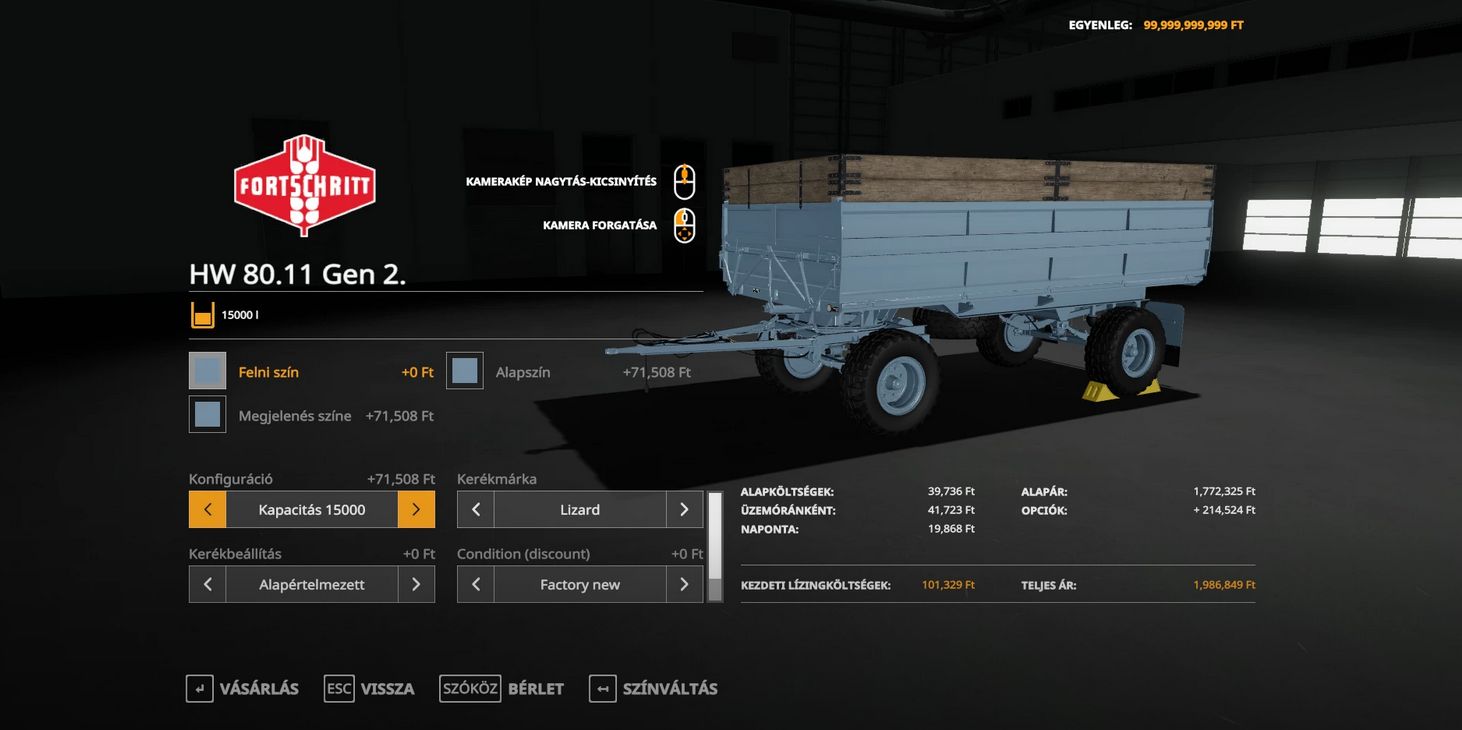The height and width of the screenshot is (730, 1462).
Task: Click the left arrow beside Alapértelmezett
Action: [x=207, y=584]
